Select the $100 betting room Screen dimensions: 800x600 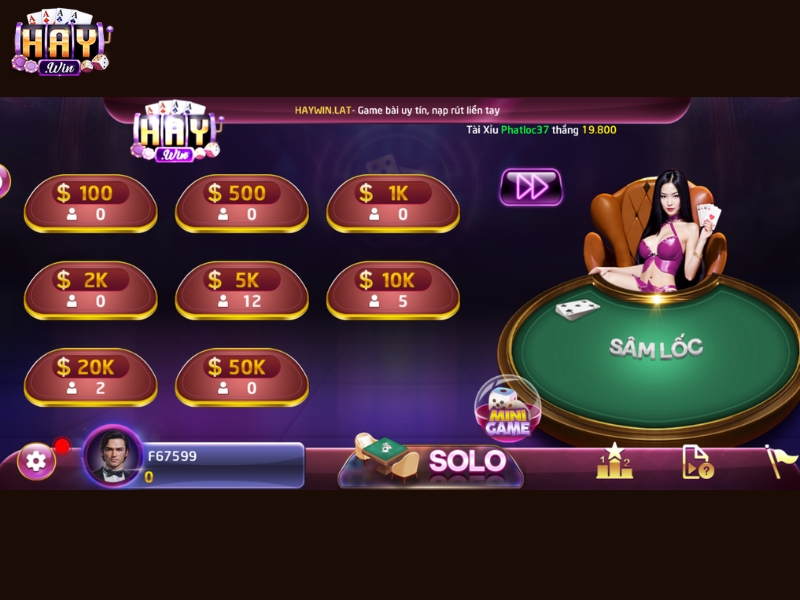click(90, 203)
